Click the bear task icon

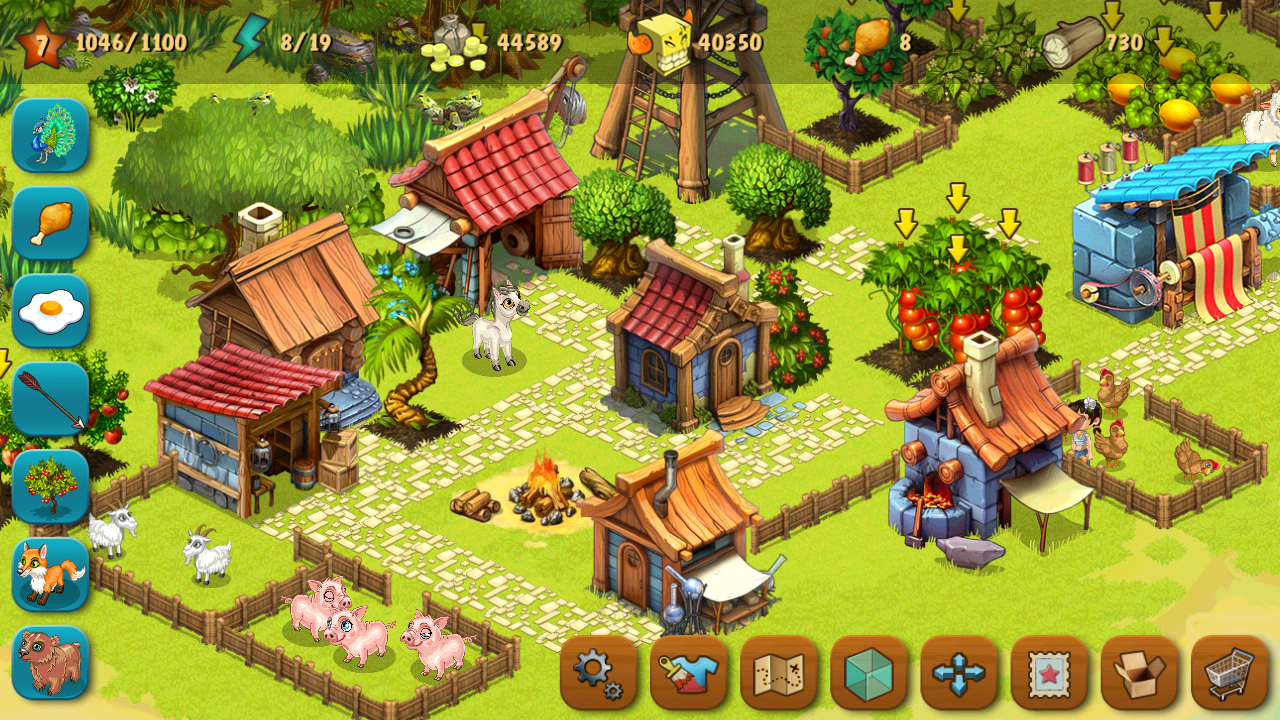pyautogui.click(x=50, y=663)
